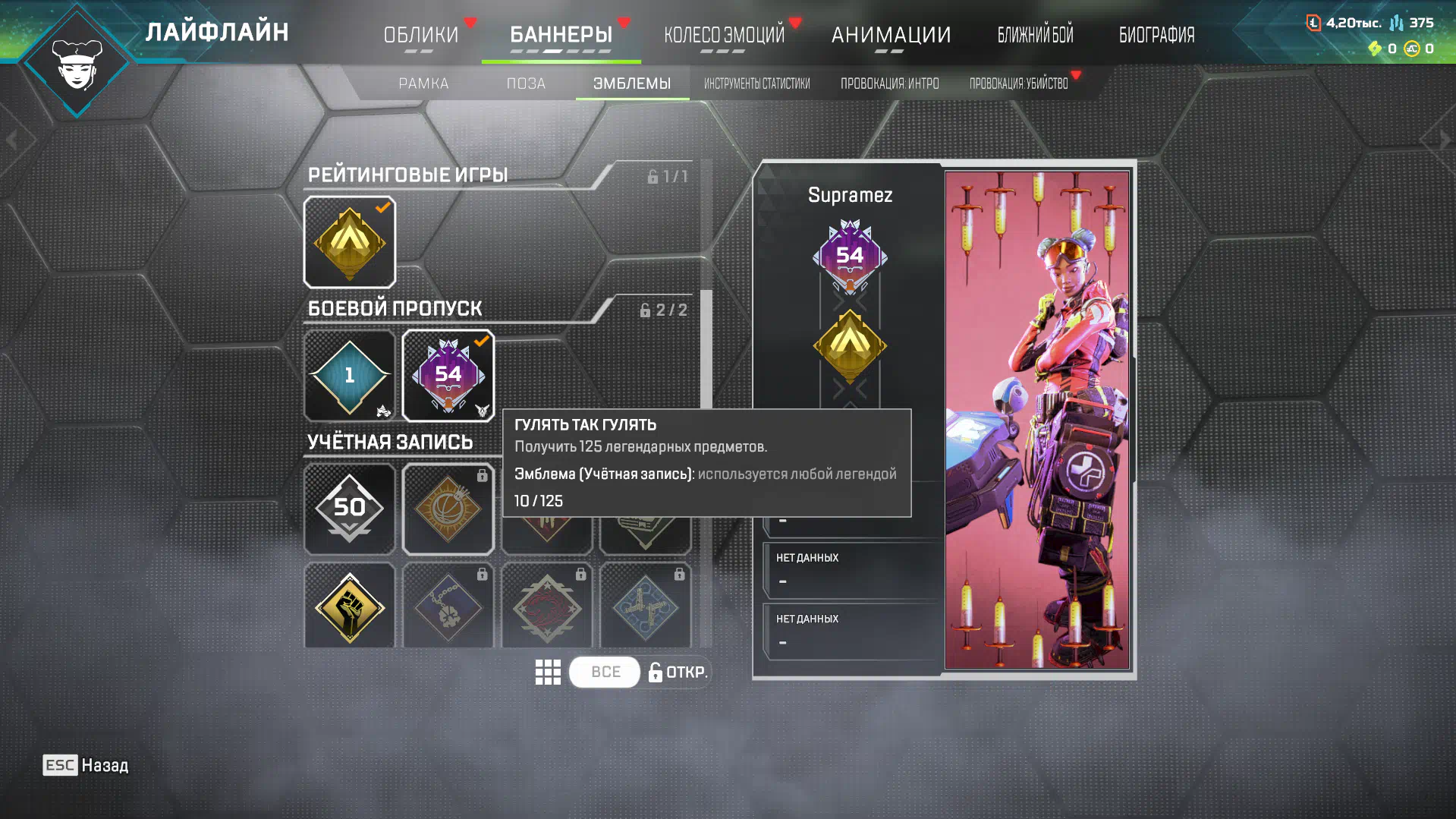
Task: Switch to the КОЛЕСО ЭМОЦИЙ tab
Action: [724, 34]
